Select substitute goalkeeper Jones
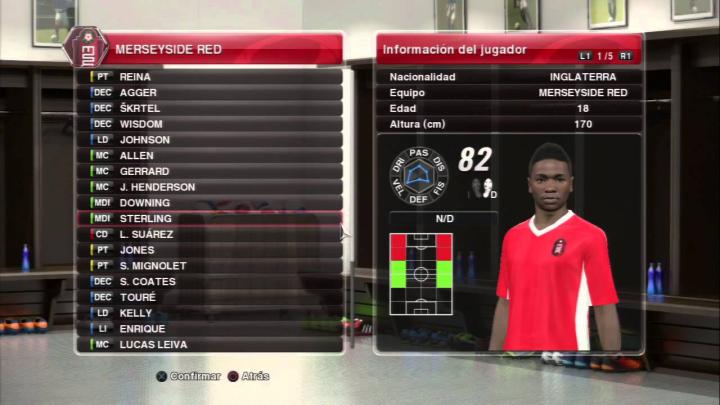The width and height of the screenshot is (720, 405). 210,250
